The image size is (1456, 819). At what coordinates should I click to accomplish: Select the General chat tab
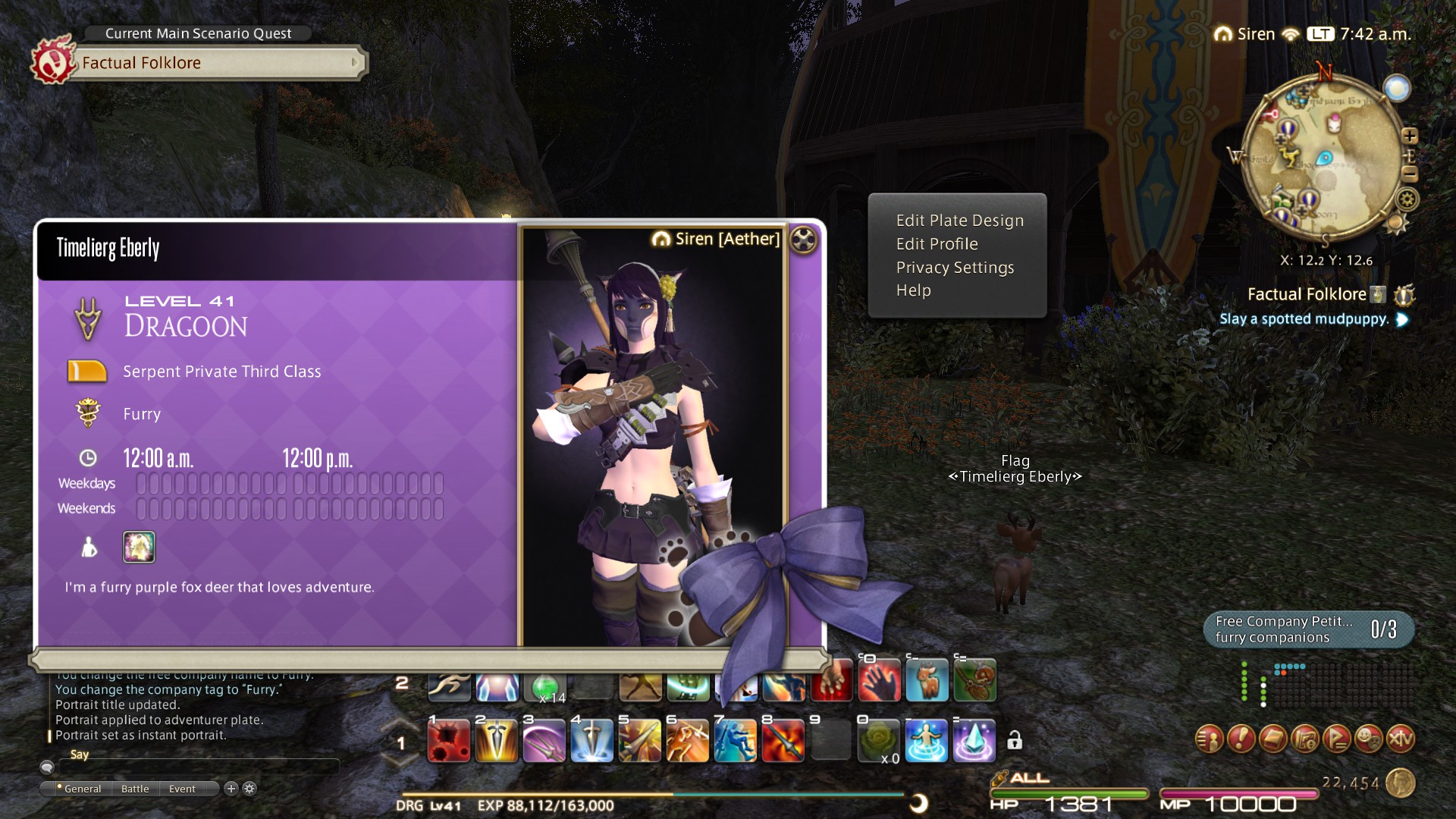[x=82, y=789]
